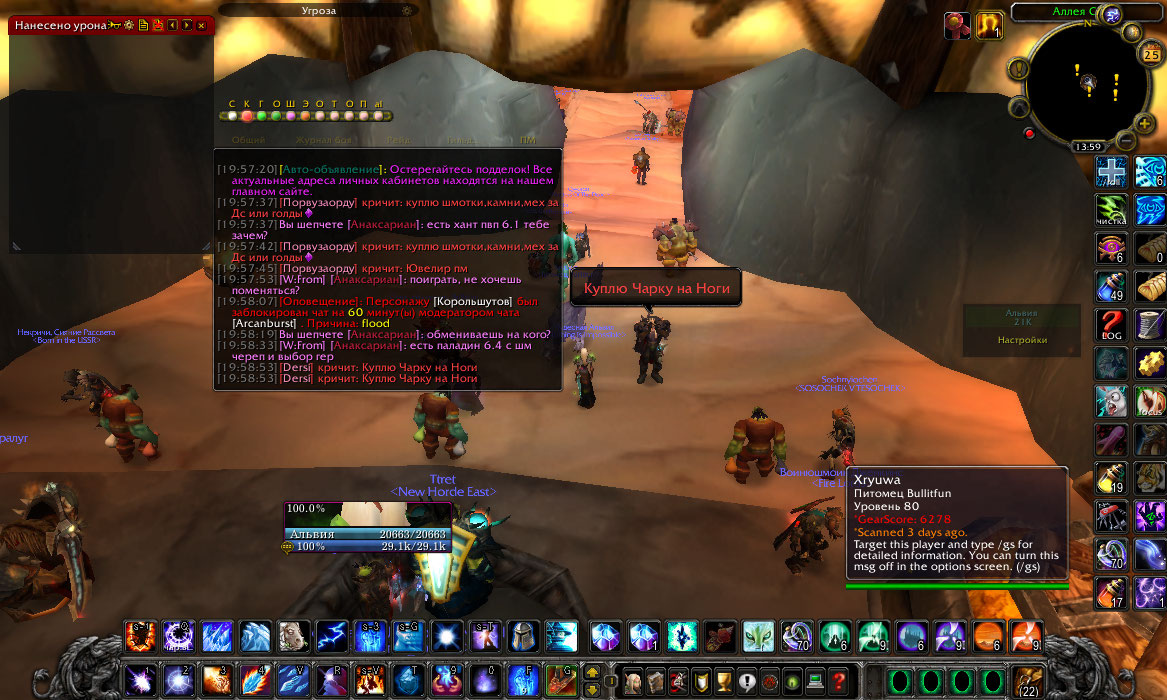Open the Настройки settings button
This screenshot has height=700, width=1167.
pos(1022,340)
